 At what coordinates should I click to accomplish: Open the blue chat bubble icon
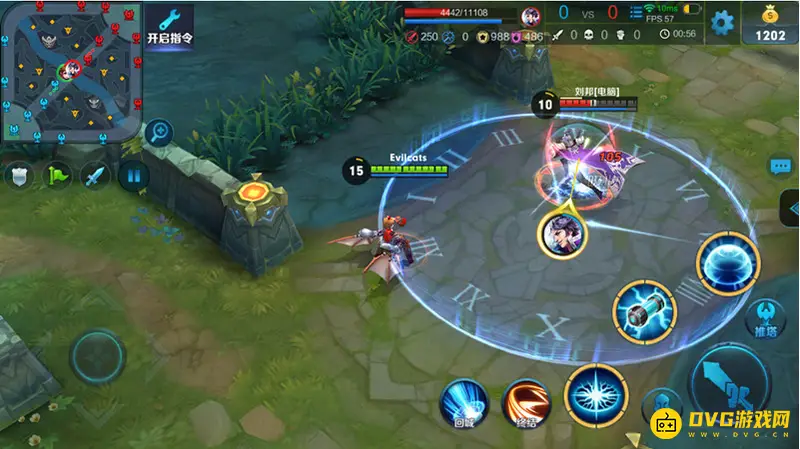(x=780, y=166)
